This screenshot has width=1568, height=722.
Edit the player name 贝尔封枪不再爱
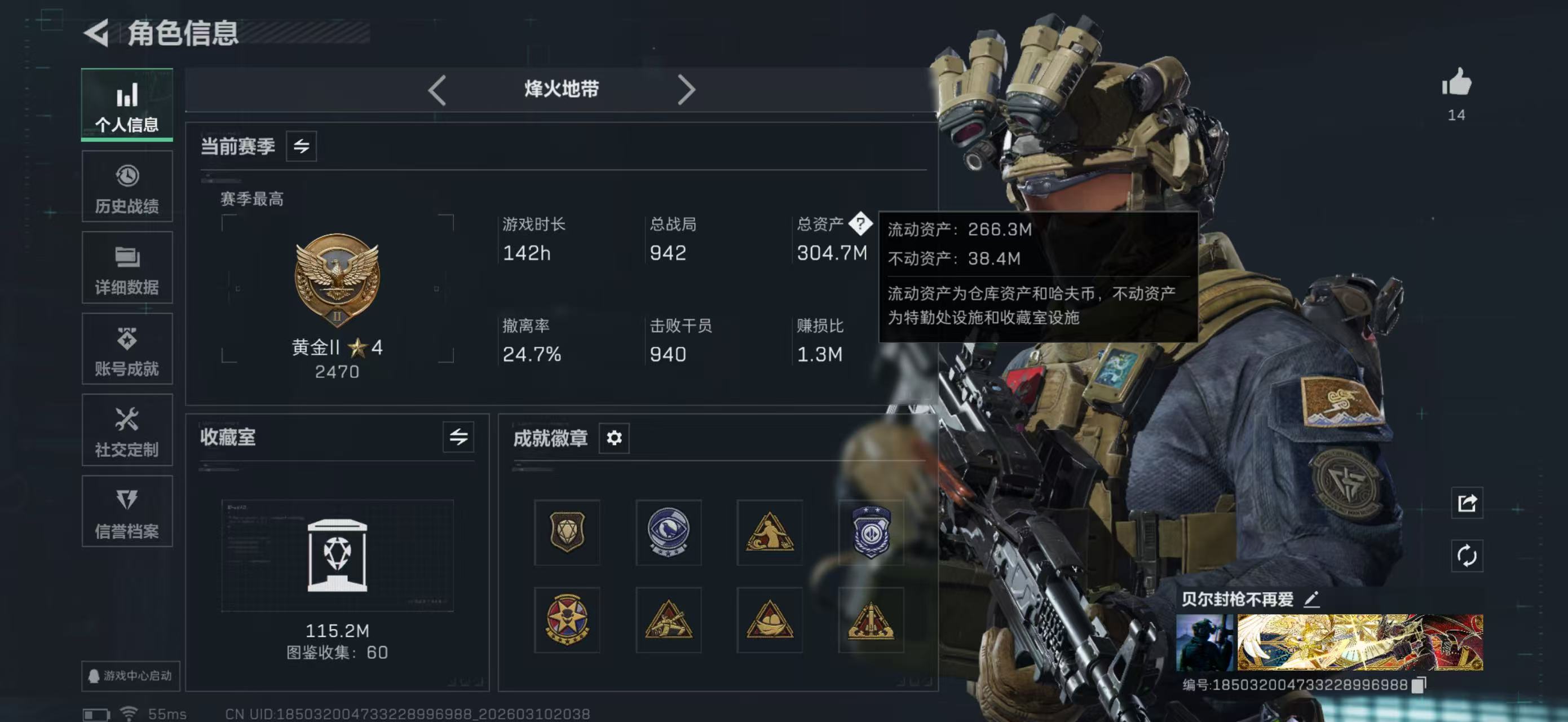pyautogui.click(x=1311, y=600)
